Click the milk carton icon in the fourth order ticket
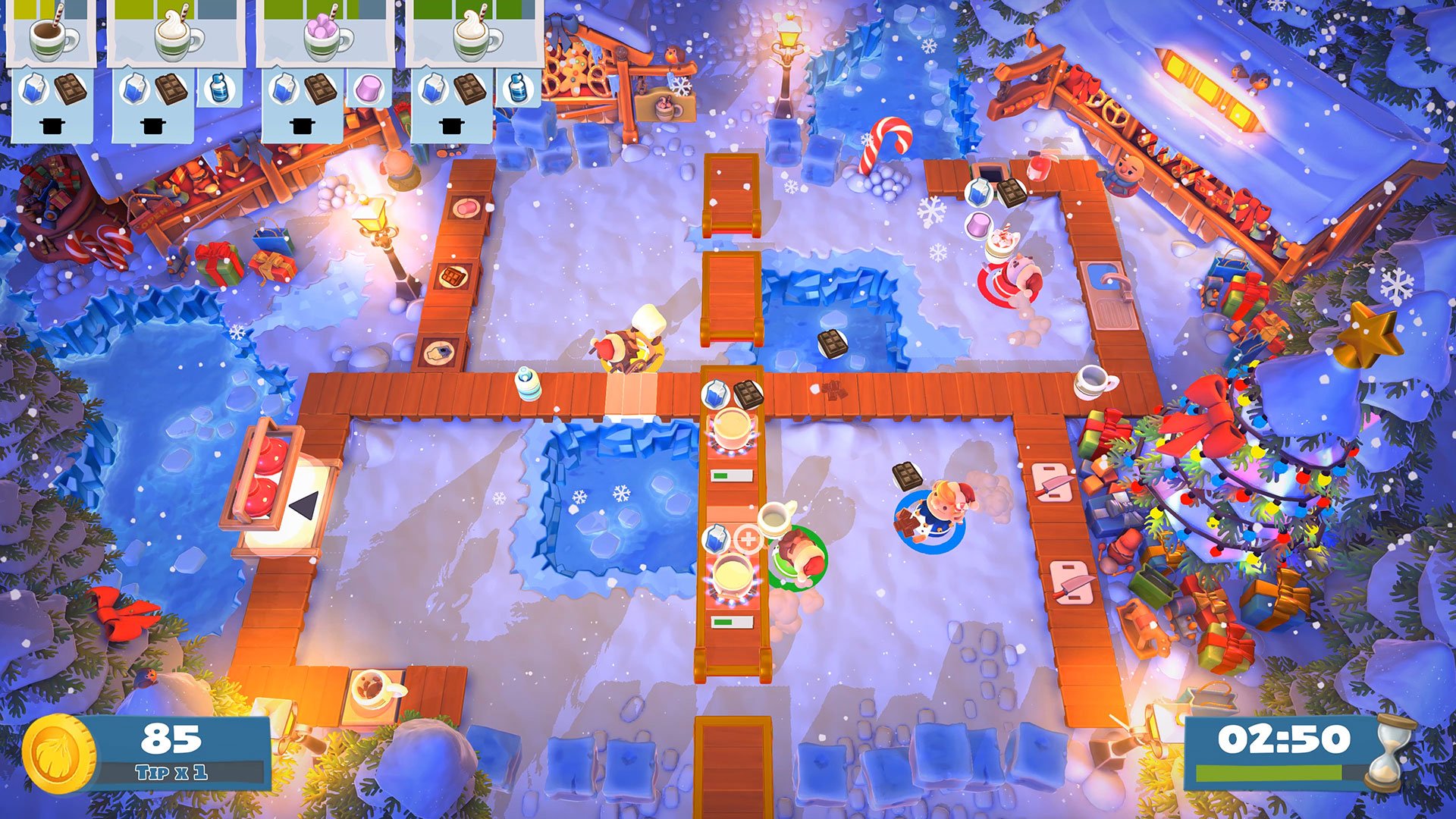The image size is (1456, 819). (434, 89)
